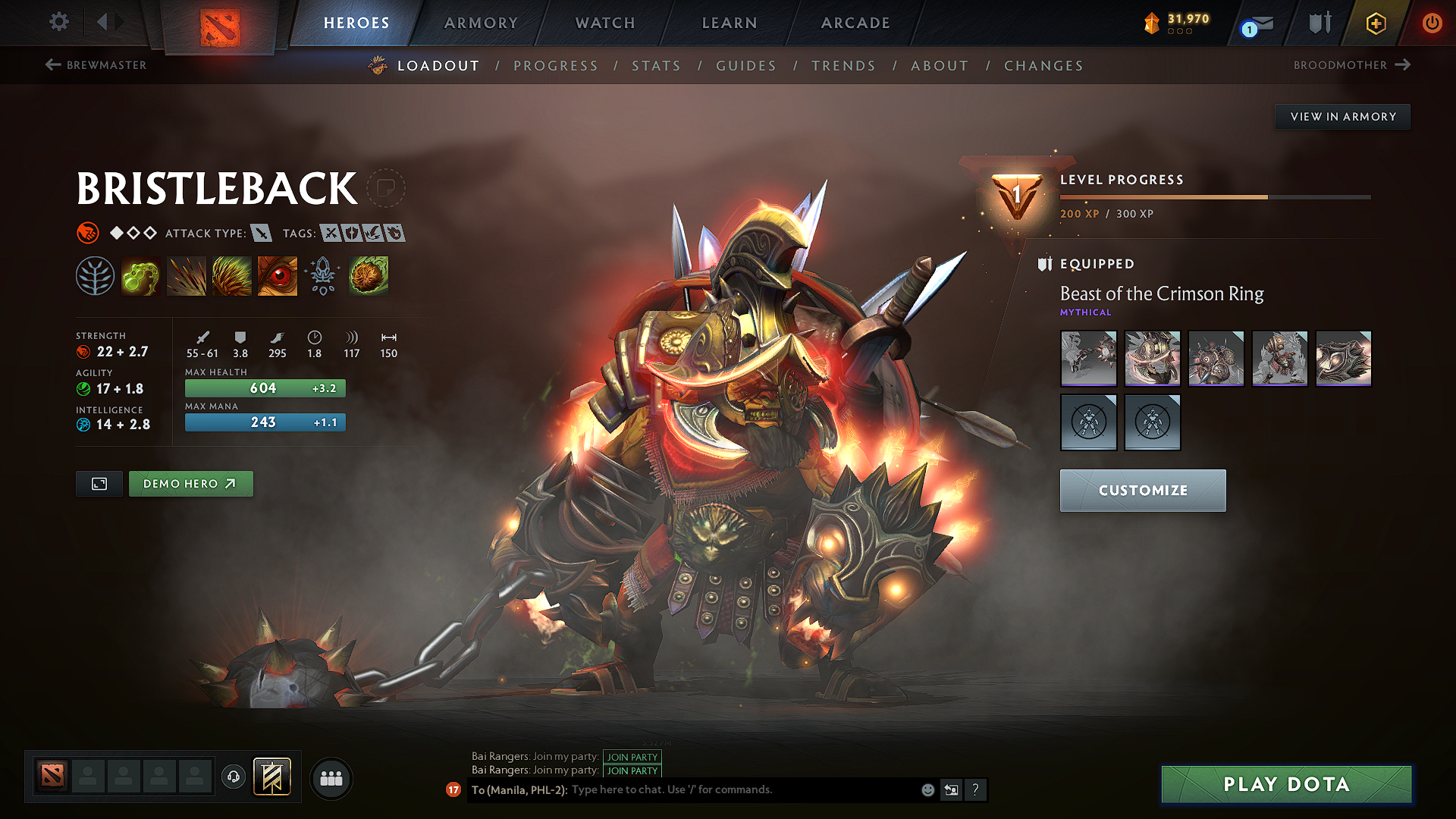This screenshot has width=1456, height=819.
Task: Click the melee attack type icon
Action: 262,234
